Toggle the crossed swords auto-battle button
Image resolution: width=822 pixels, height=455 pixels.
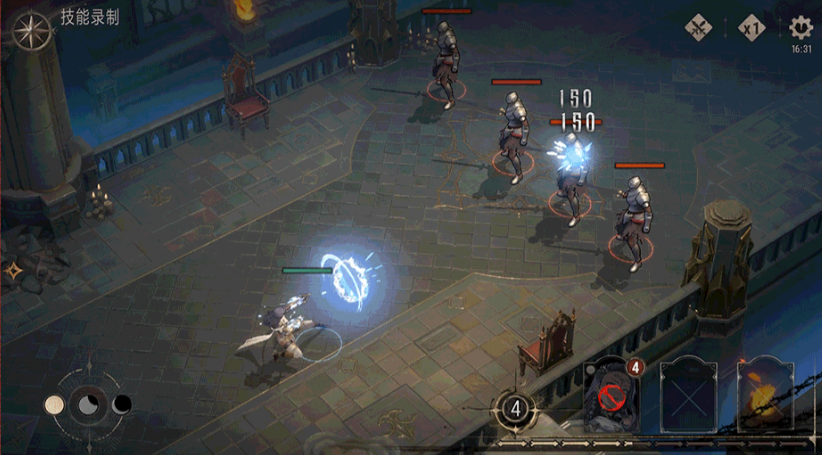pos(699,28)
